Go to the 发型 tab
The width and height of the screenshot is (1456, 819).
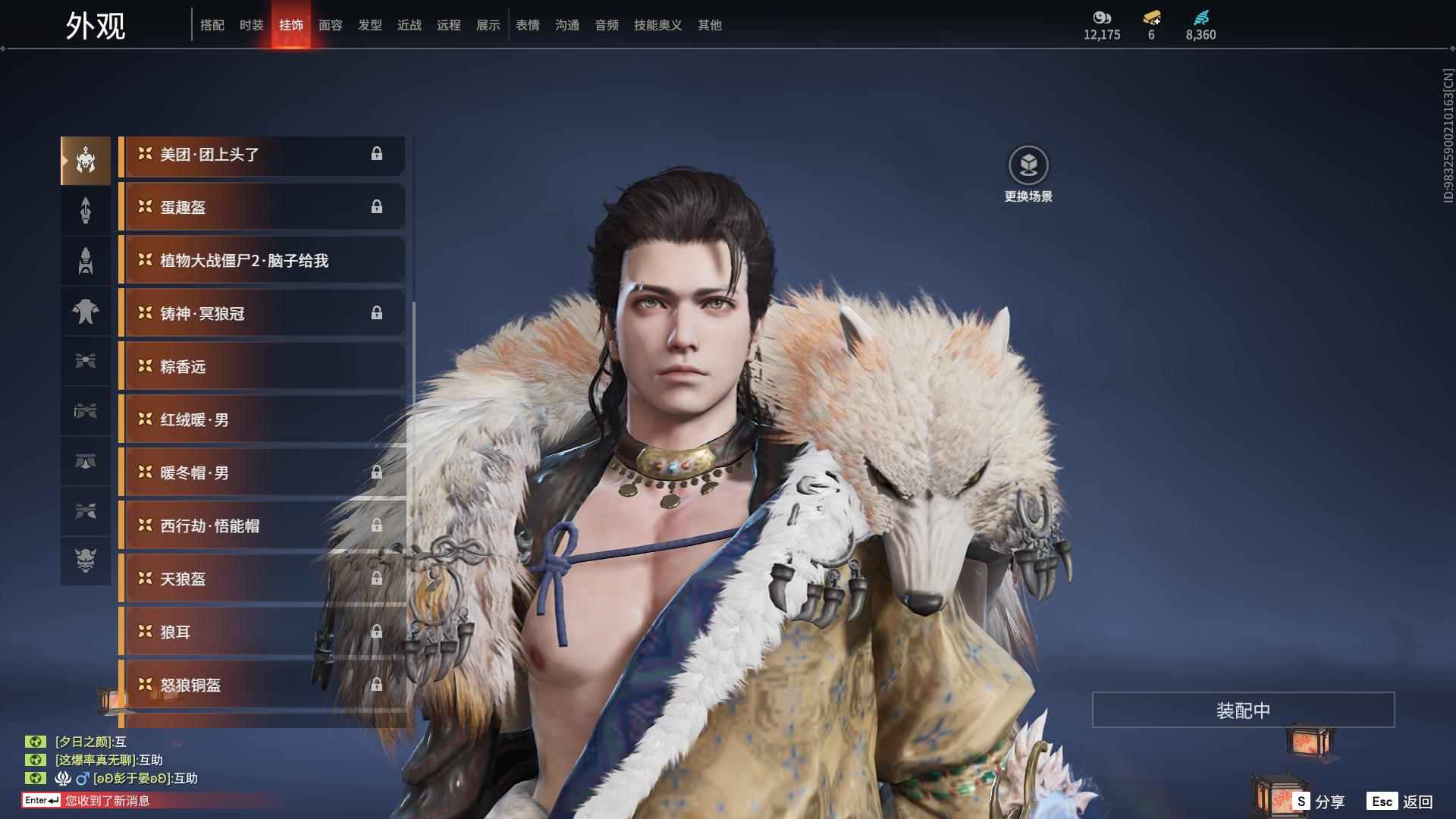369,25
